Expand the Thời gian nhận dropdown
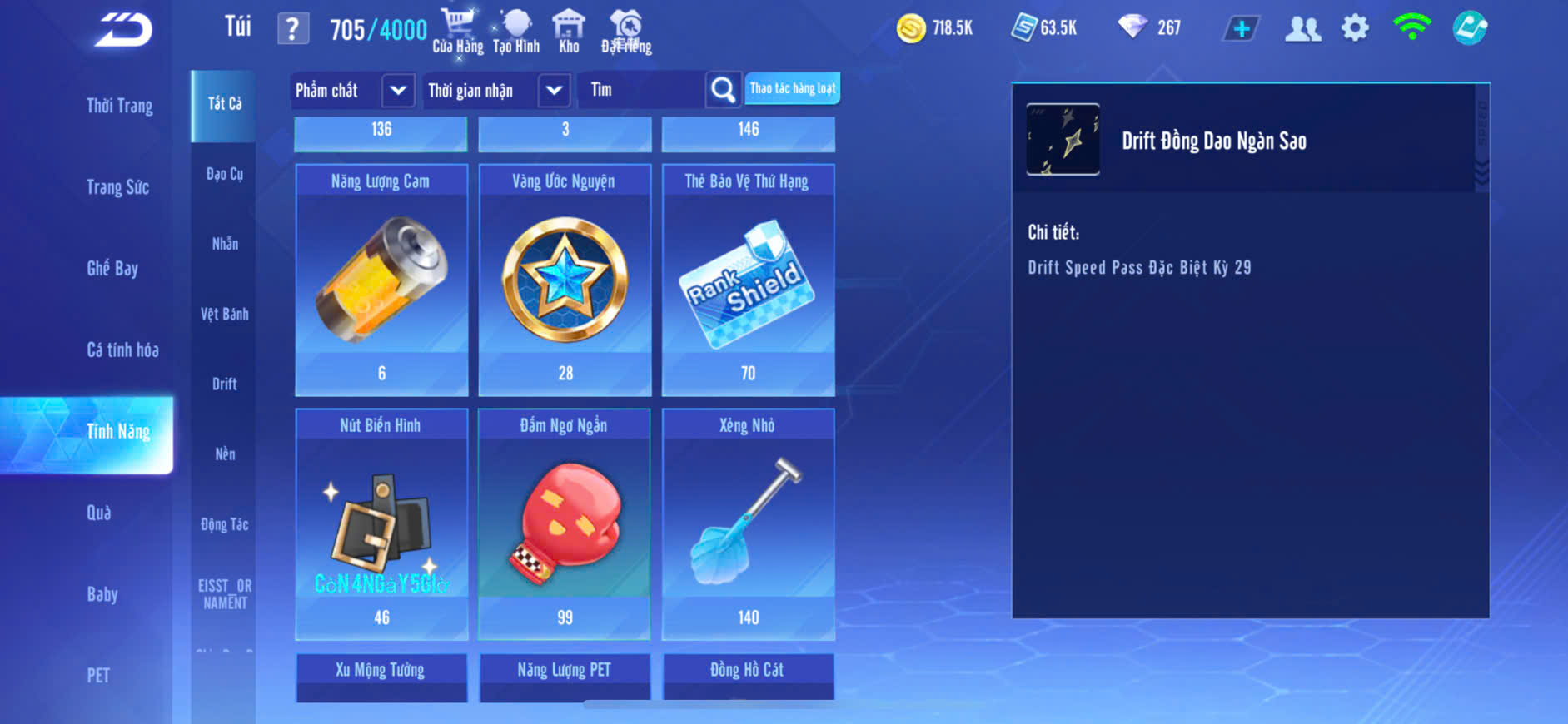1568x724 pixels. pos(554,90)
